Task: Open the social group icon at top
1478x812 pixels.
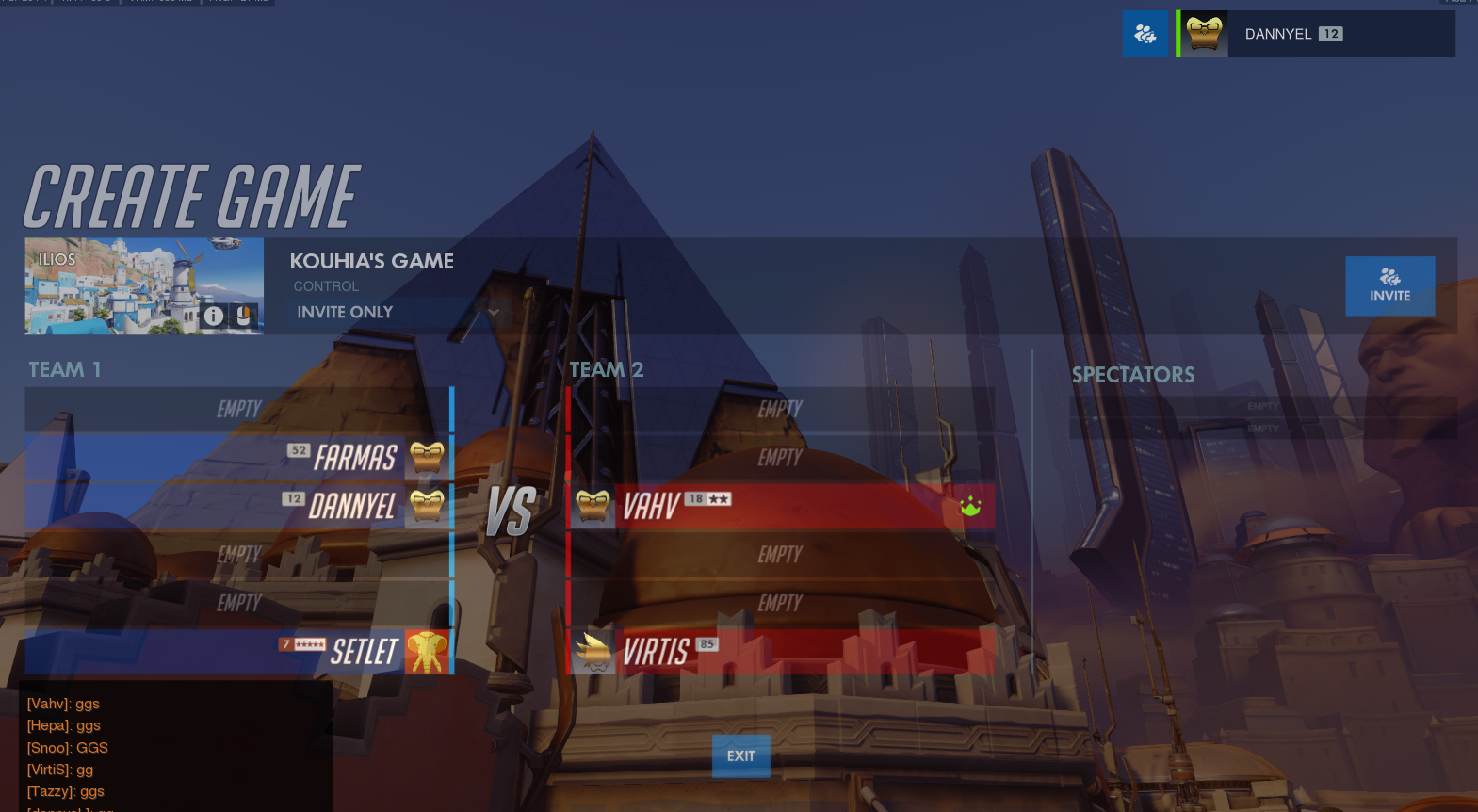Action: [x=1145, y=34]
